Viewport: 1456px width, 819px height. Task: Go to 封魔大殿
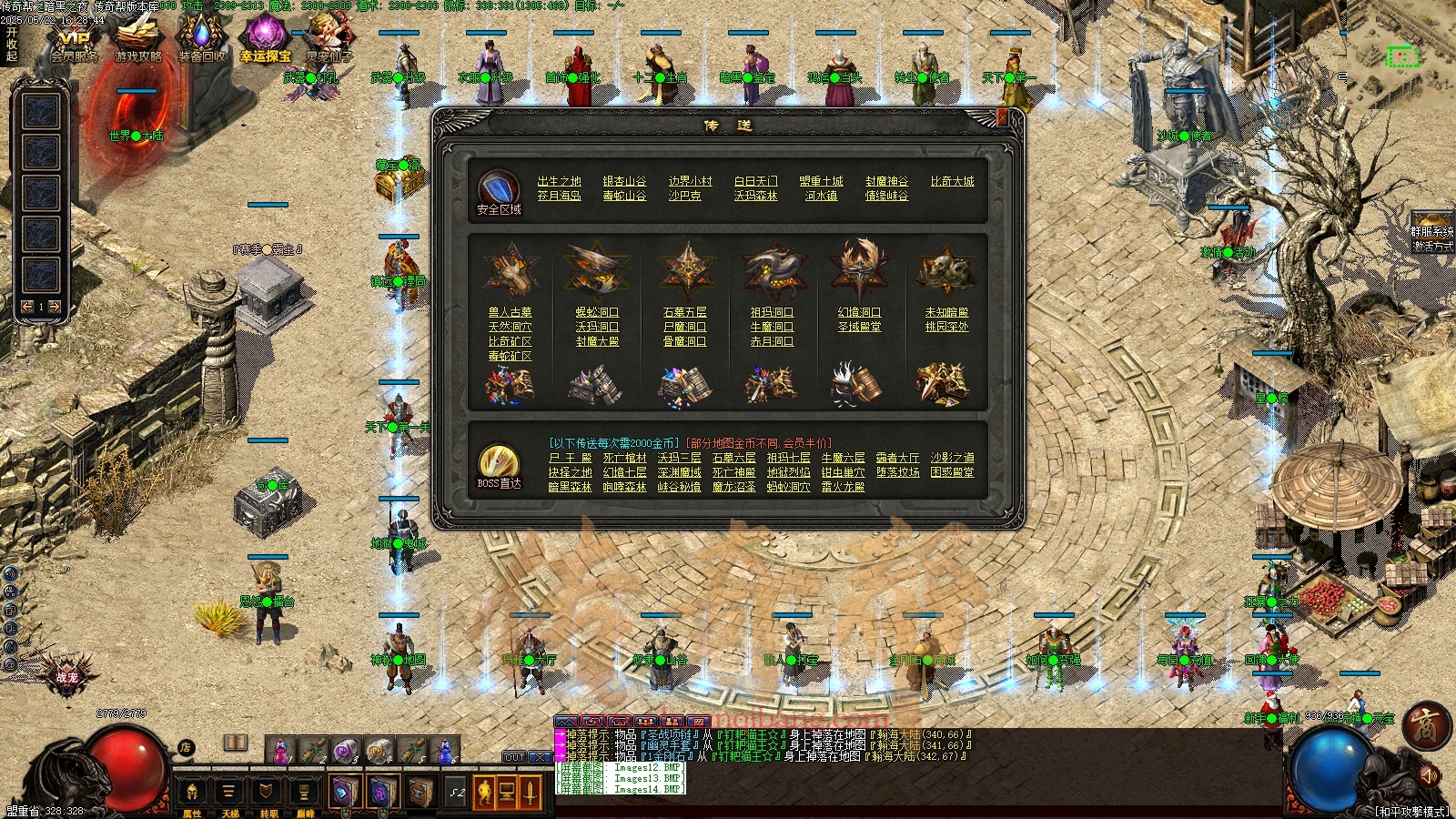pos(597,341)
